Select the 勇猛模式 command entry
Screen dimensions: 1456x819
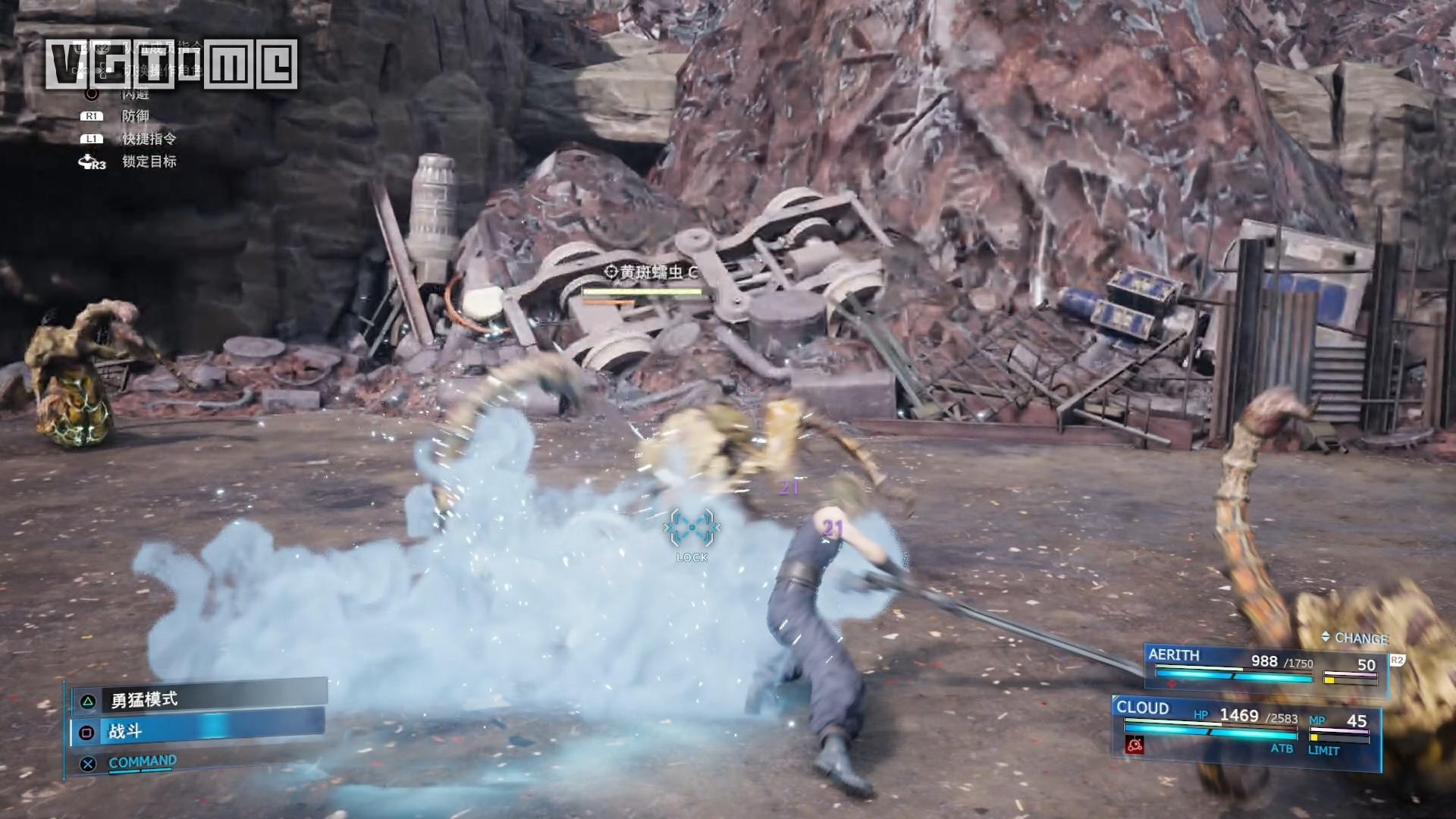pyautogui.click(x=199, y=699)
